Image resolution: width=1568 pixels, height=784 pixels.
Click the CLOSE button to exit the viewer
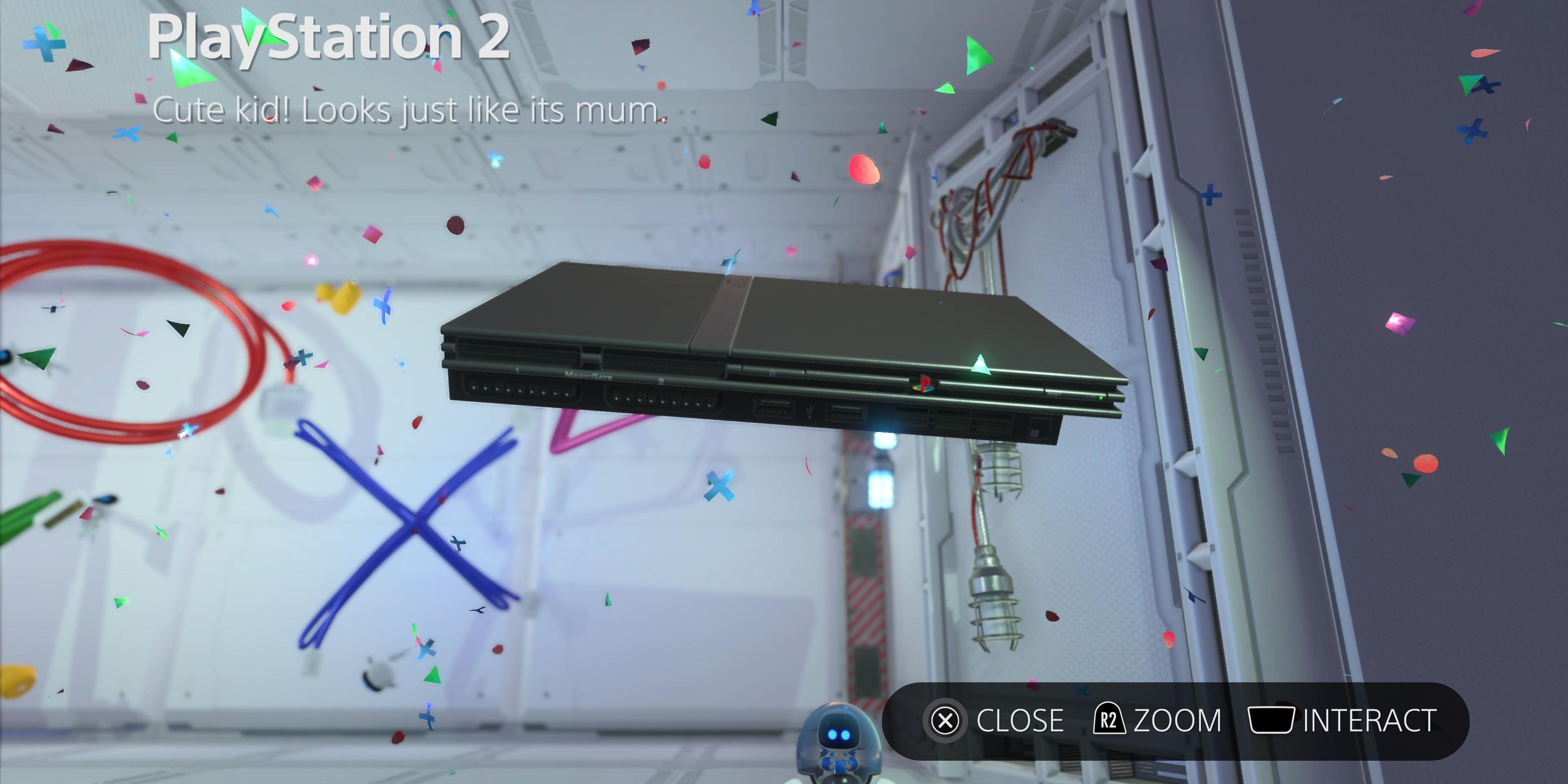coord(1020,721)
